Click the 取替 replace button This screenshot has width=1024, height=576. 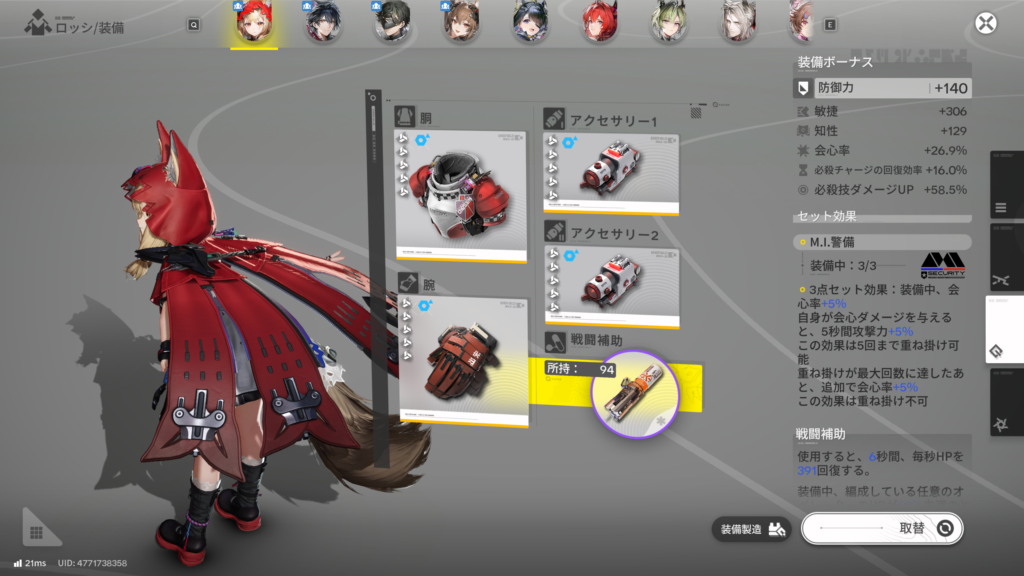pyautogui.click(x=881, y=529)
